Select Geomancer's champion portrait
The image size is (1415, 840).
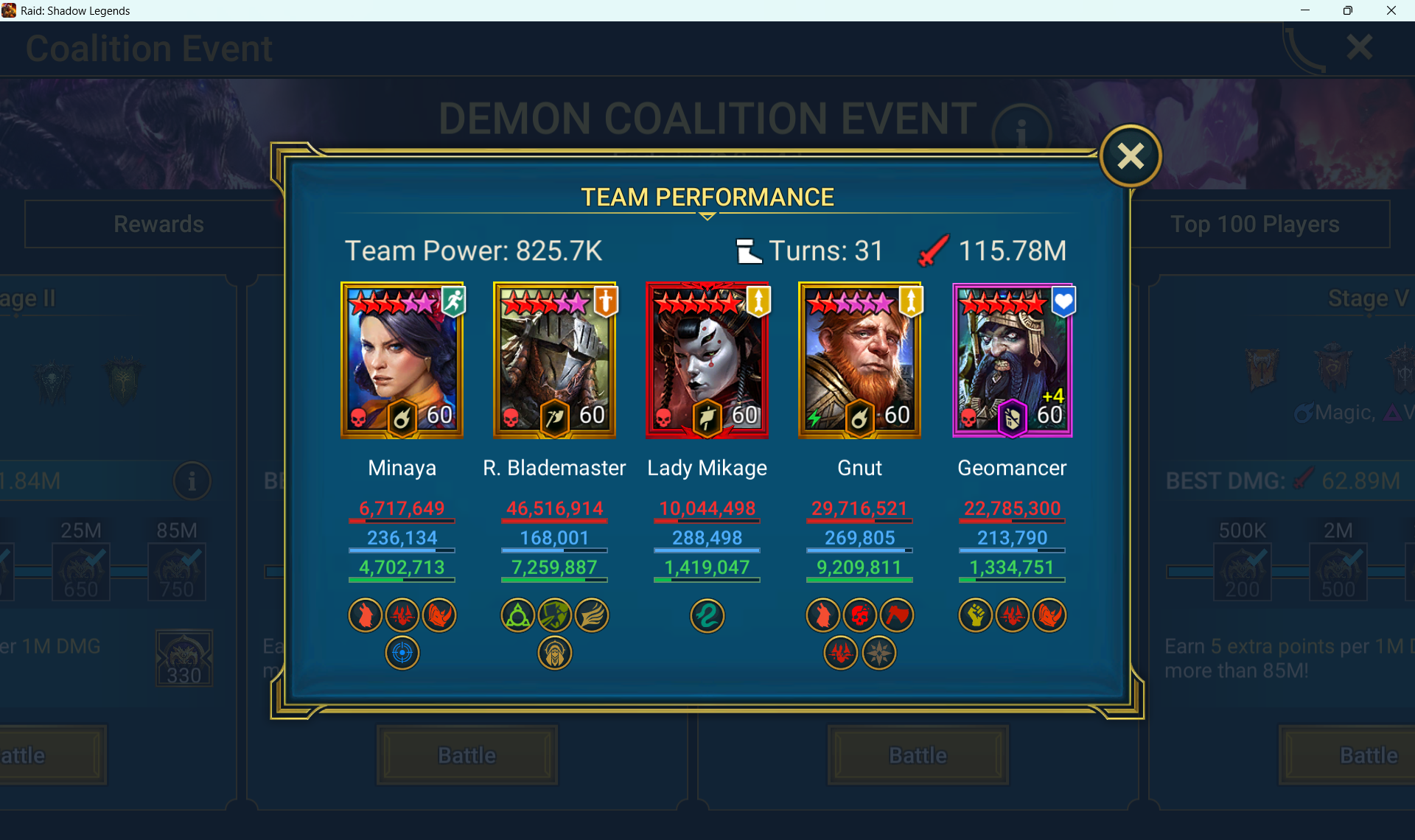coord(1013,360)
